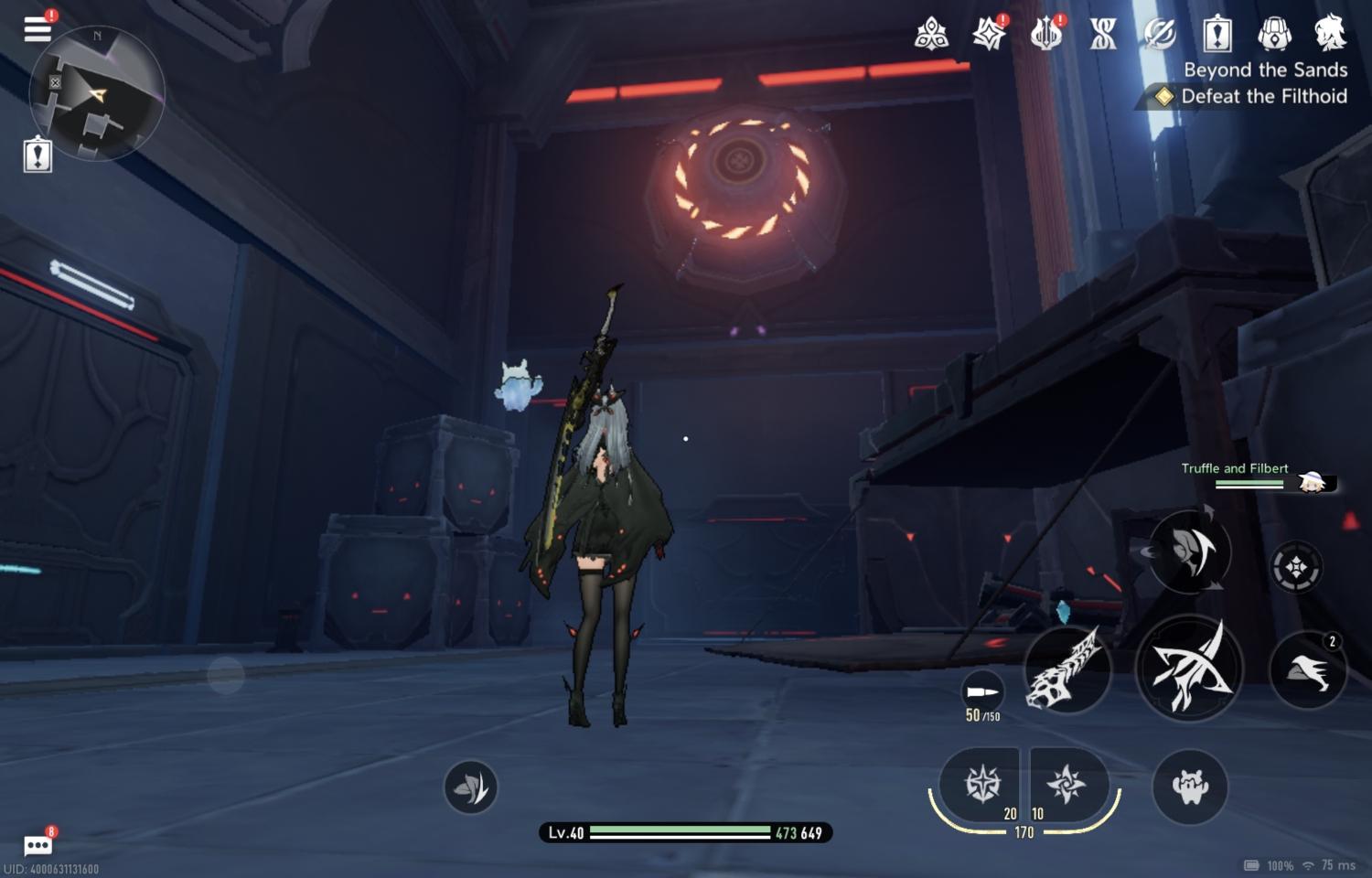Open the chat speech bubble
The image size is (1372, 878).
click(x=38, y=844)
